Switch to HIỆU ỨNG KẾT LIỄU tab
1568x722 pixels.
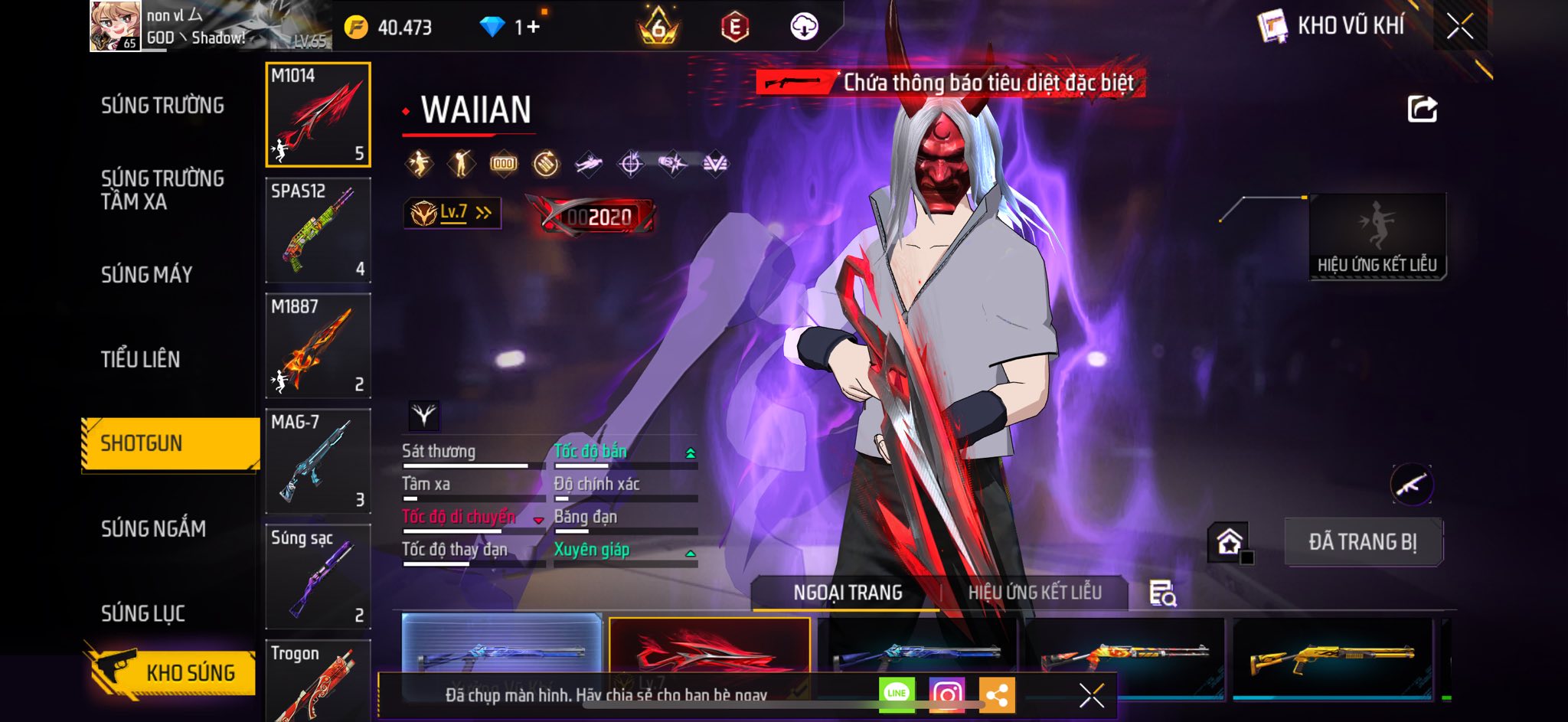(1034, 593)
